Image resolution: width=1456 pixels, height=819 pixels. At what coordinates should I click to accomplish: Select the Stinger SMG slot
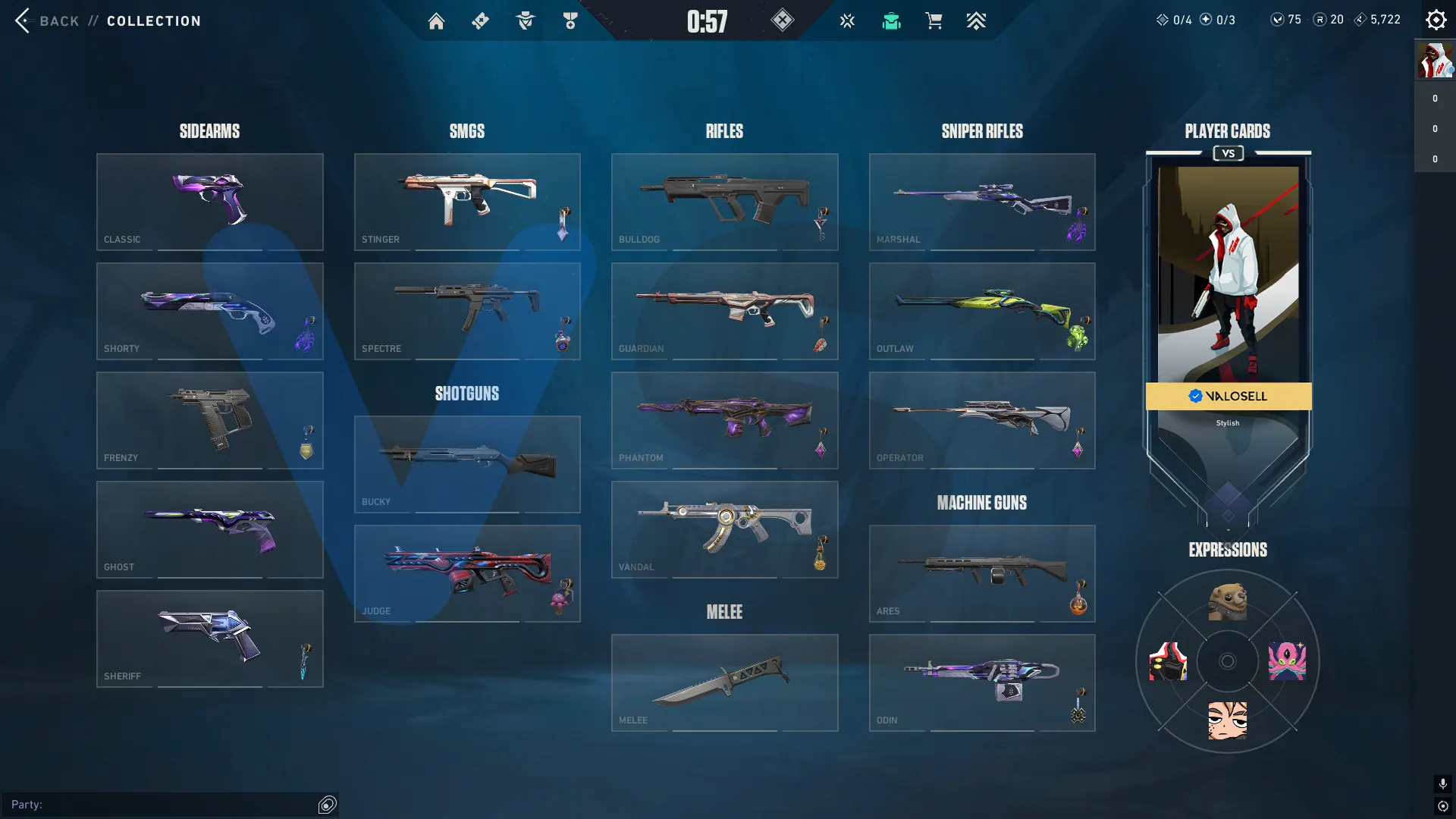(x=467, y=202)
